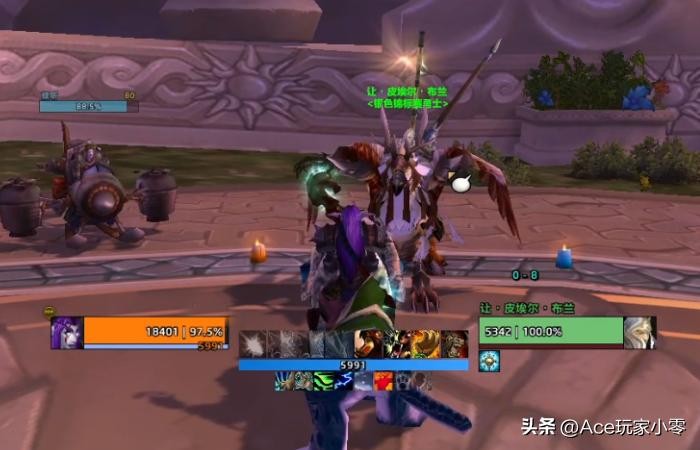Activate the blue paw print ability
The image size is (700, 450).
(403, 381)
